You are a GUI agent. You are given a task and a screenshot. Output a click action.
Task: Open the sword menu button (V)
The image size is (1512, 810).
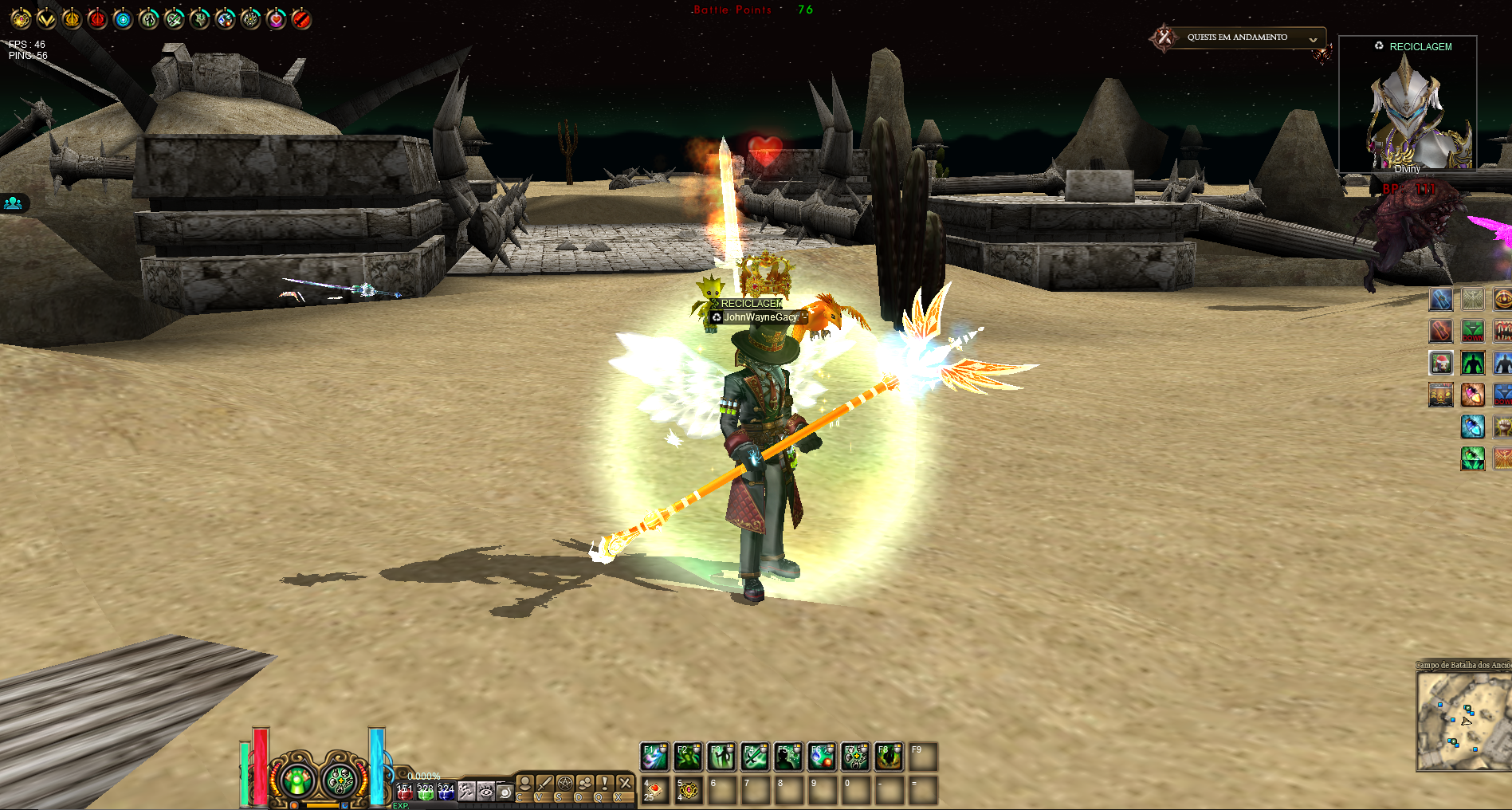tap(544, 784)
